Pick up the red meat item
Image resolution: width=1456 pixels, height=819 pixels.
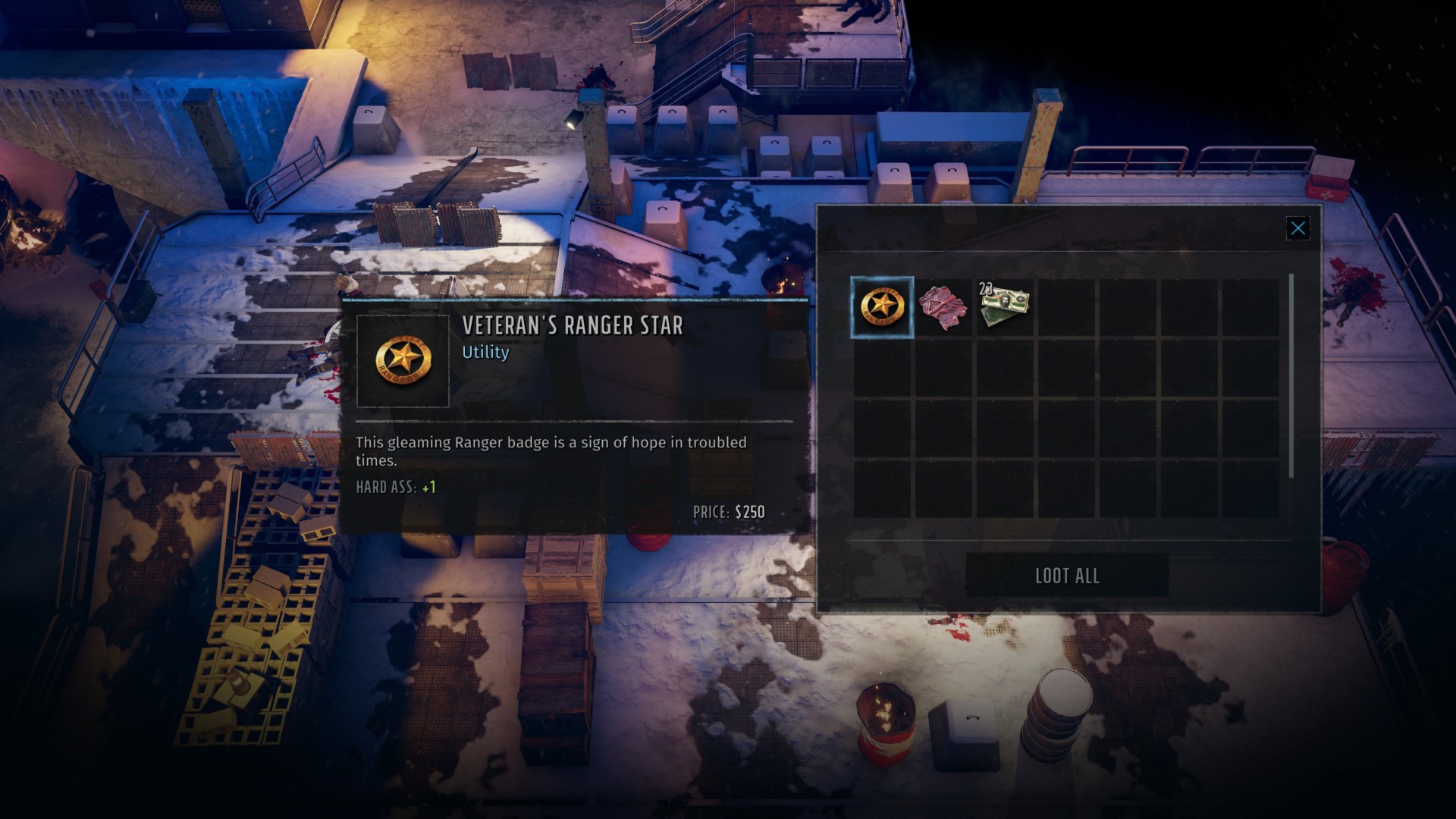pyautogui.click(x=943, y=307)
